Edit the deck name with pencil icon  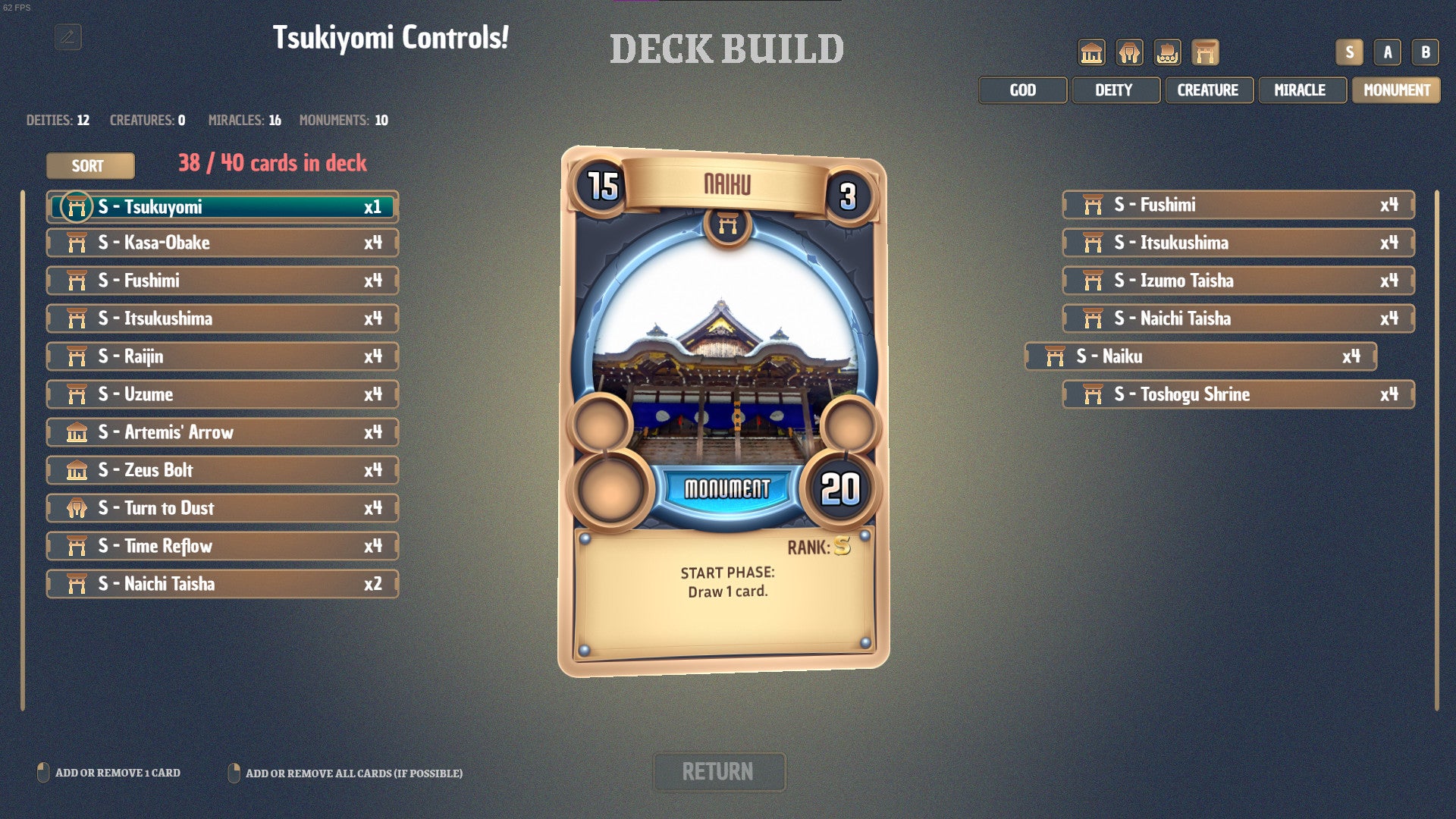(x=68, y=37)
